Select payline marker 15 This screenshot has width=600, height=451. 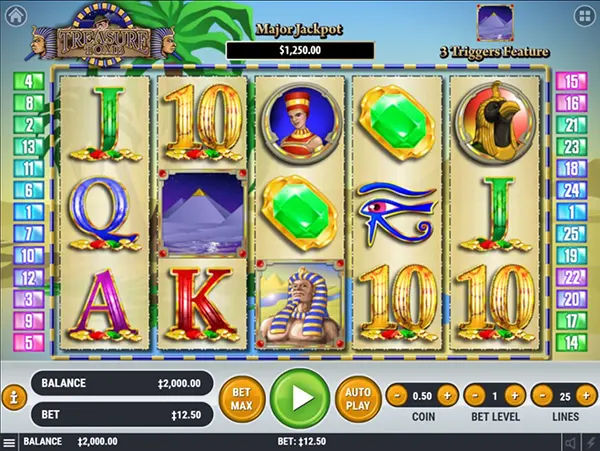(573, 81)
